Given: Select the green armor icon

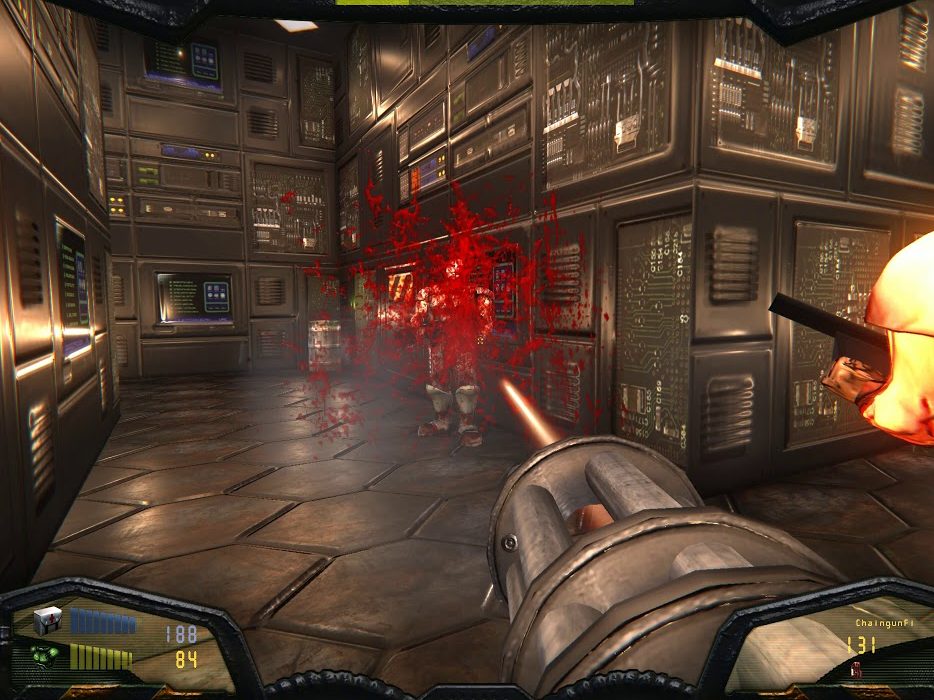Looking at the screenshot, I should [45, 656].
